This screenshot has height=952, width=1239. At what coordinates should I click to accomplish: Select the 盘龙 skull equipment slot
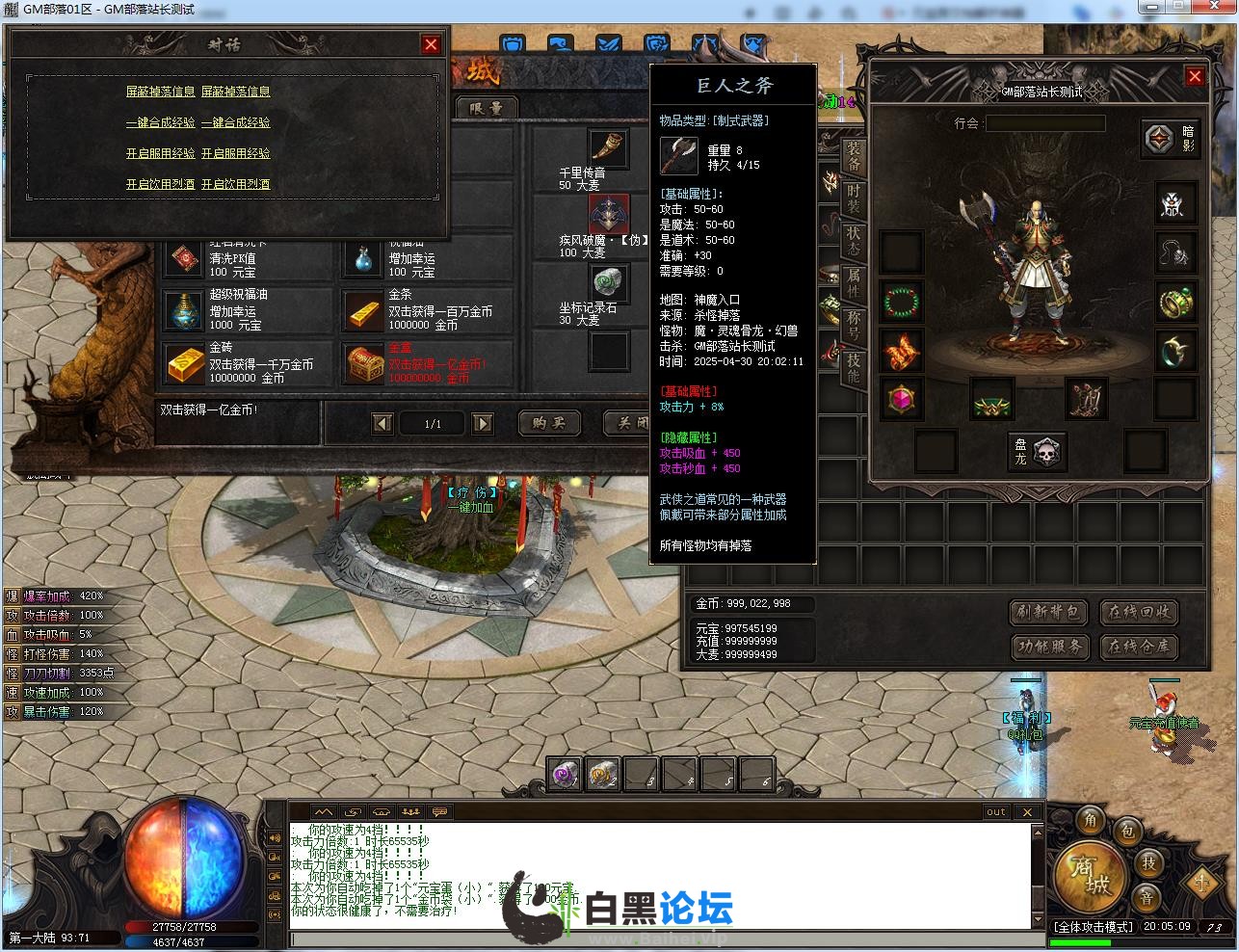[1046, 451]
